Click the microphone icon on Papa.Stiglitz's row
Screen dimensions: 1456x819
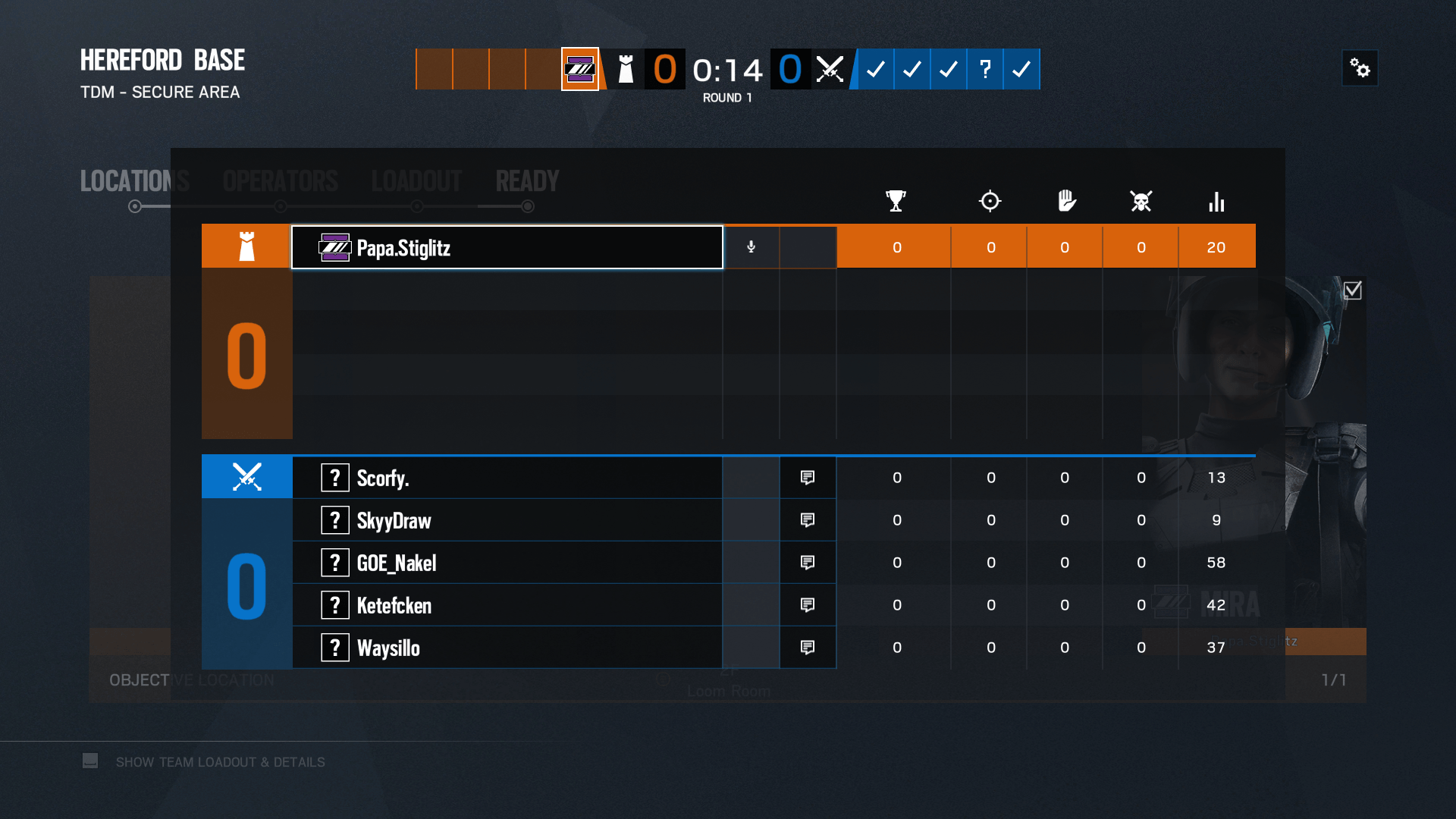coord(751,246)
